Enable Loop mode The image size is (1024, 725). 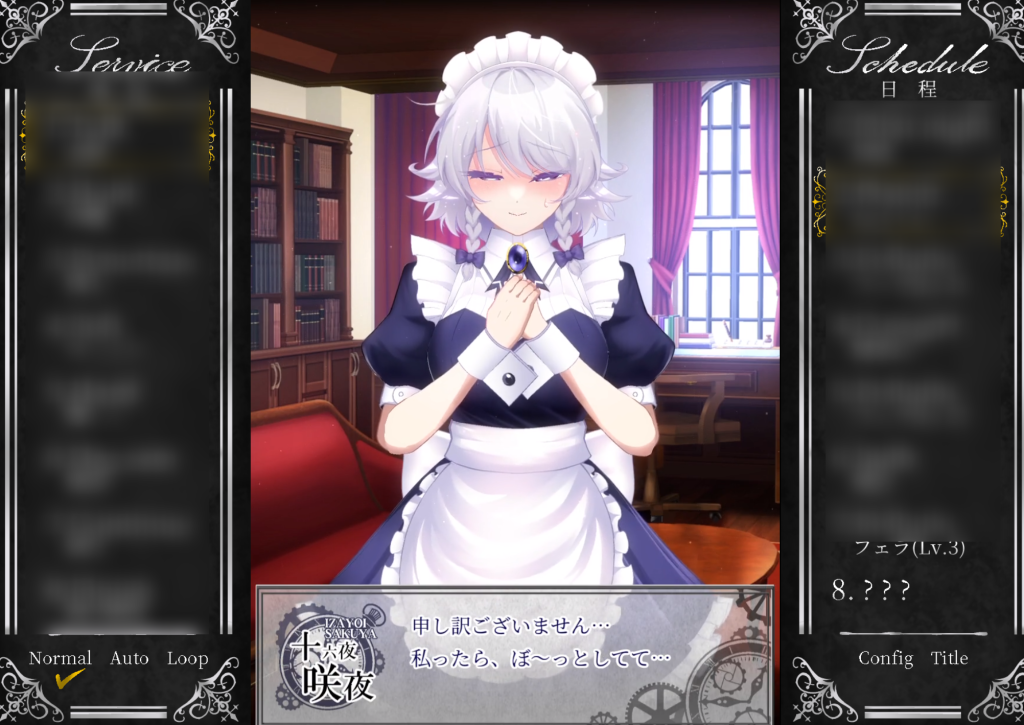(x=187, y=659)
